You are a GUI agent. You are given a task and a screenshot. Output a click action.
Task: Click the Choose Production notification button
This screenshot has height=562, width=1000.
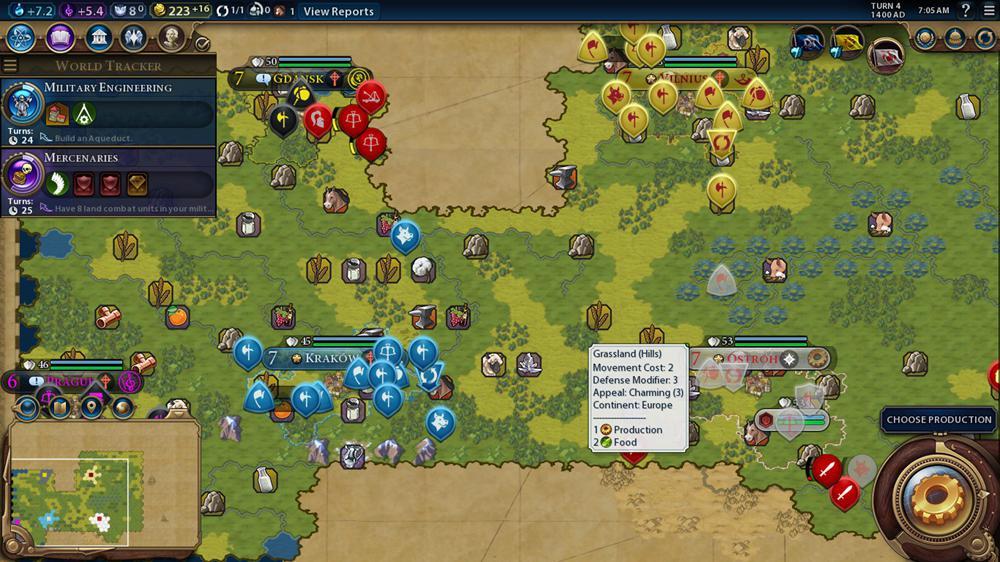(938, 420)
